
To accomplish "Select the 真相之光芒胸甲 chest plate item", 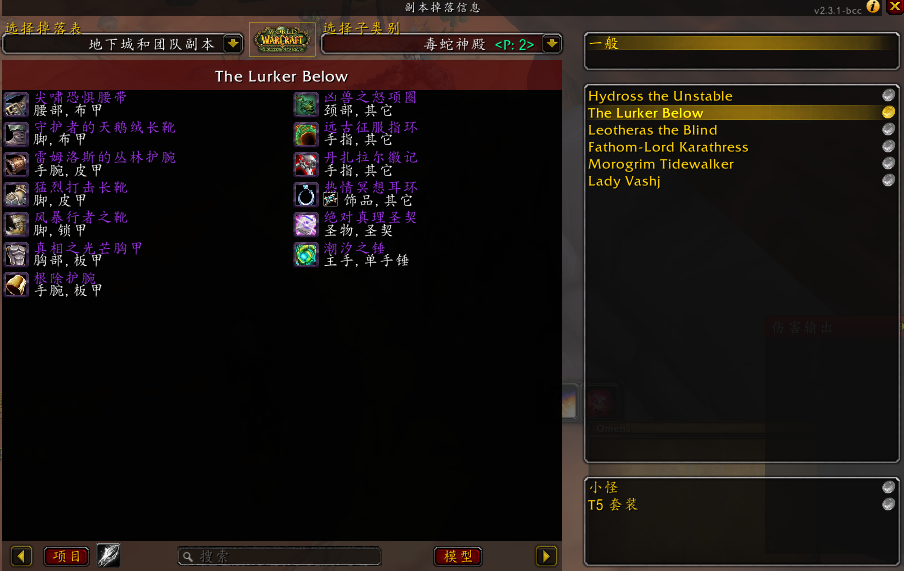I will (x=88, y=249).
